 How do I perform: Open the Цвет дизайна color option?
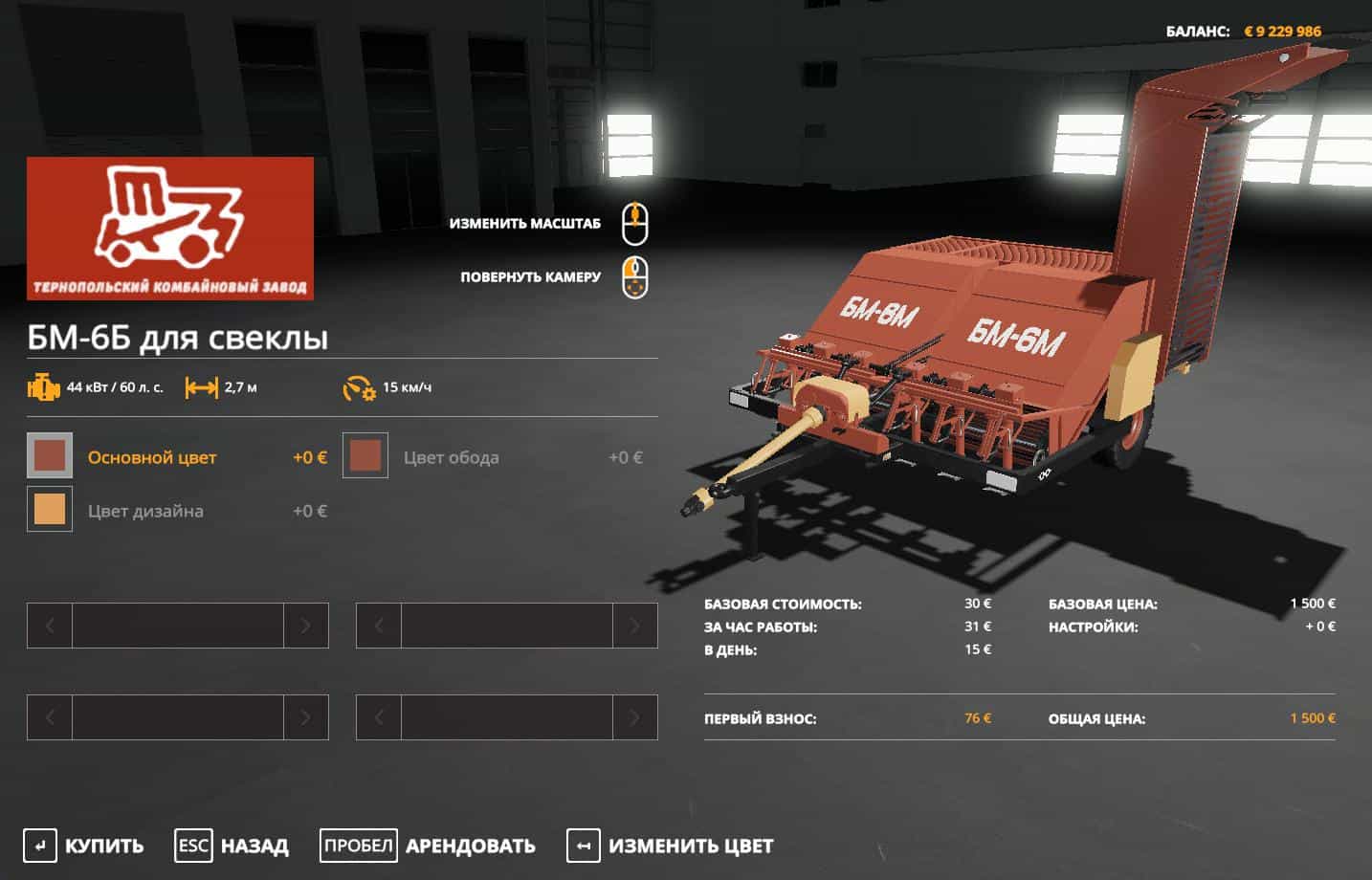50,509
